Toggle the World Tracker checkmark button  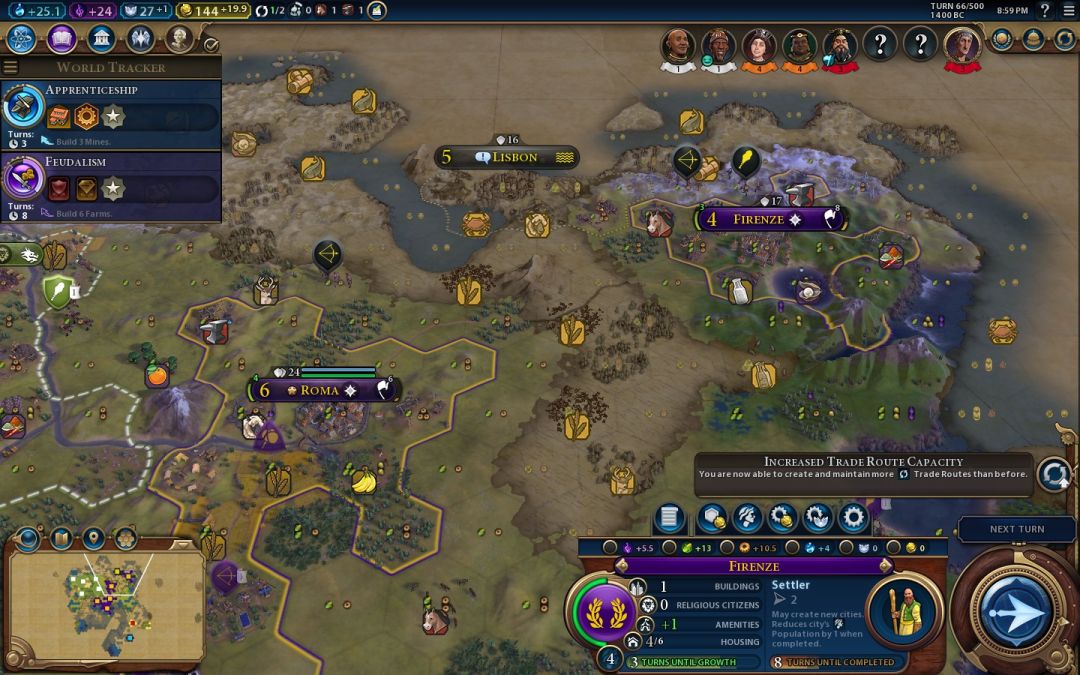pos(211,44)
